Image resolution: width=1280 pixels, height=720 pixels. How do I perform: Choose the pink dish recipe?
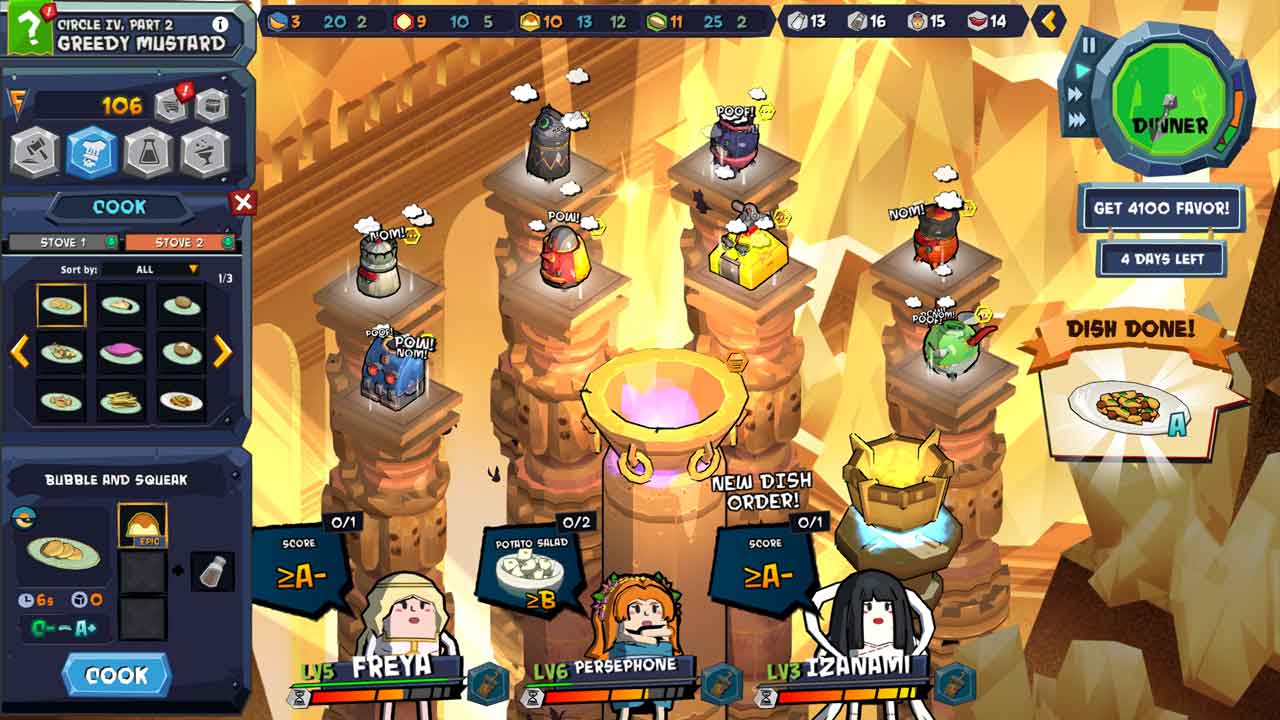[120, 352]
